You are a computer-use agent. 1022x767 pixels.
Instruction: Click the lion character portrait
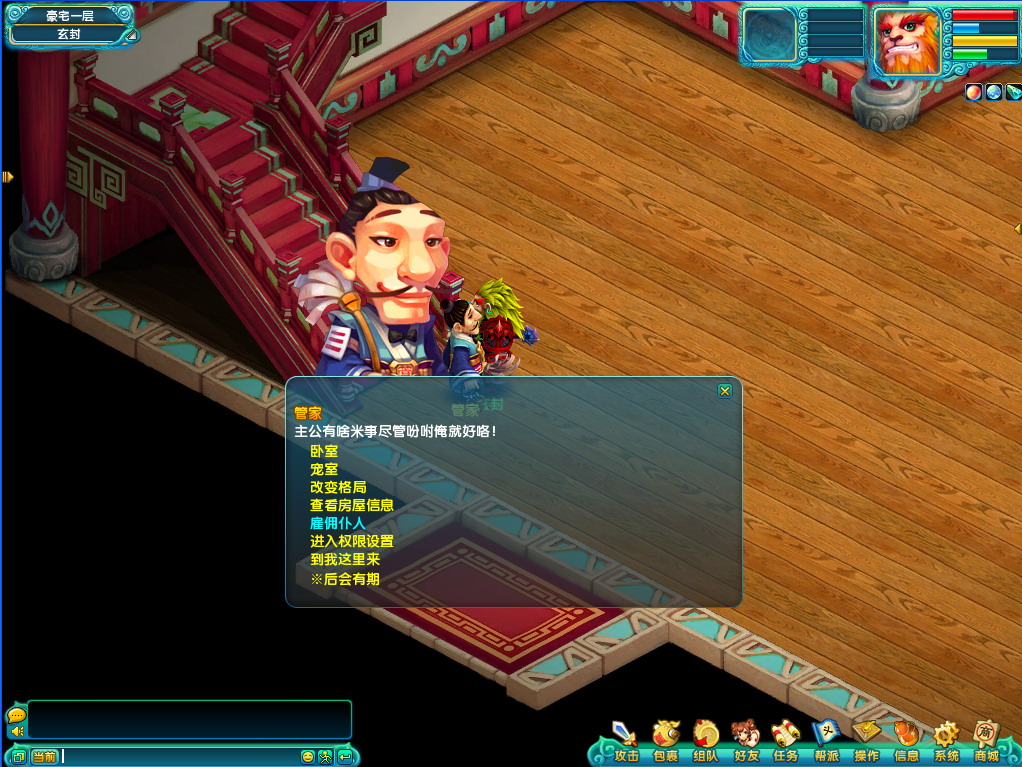[908, 42]
